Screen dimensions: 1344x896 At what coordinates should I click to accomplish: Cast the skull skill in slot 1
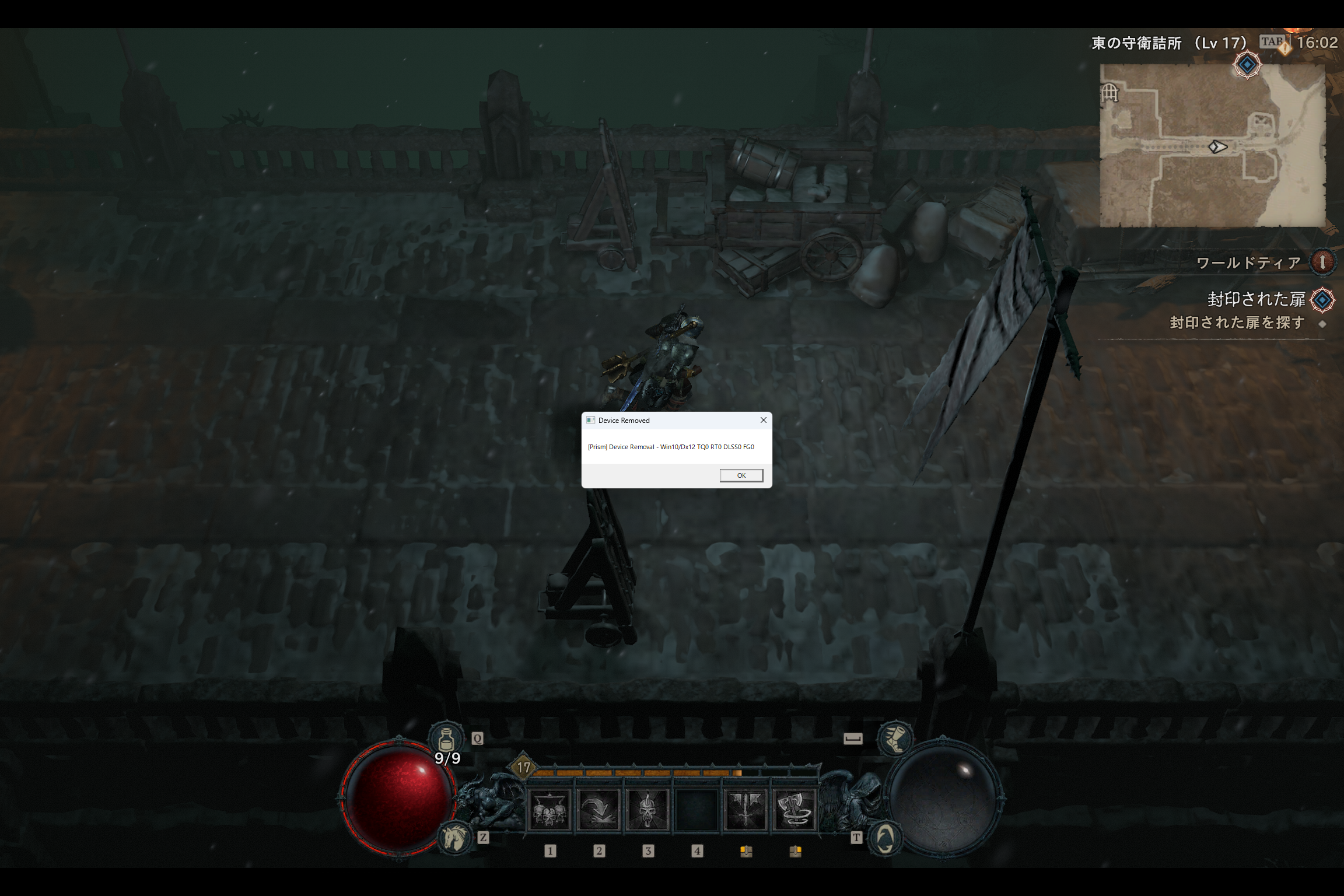coord(549,811)
